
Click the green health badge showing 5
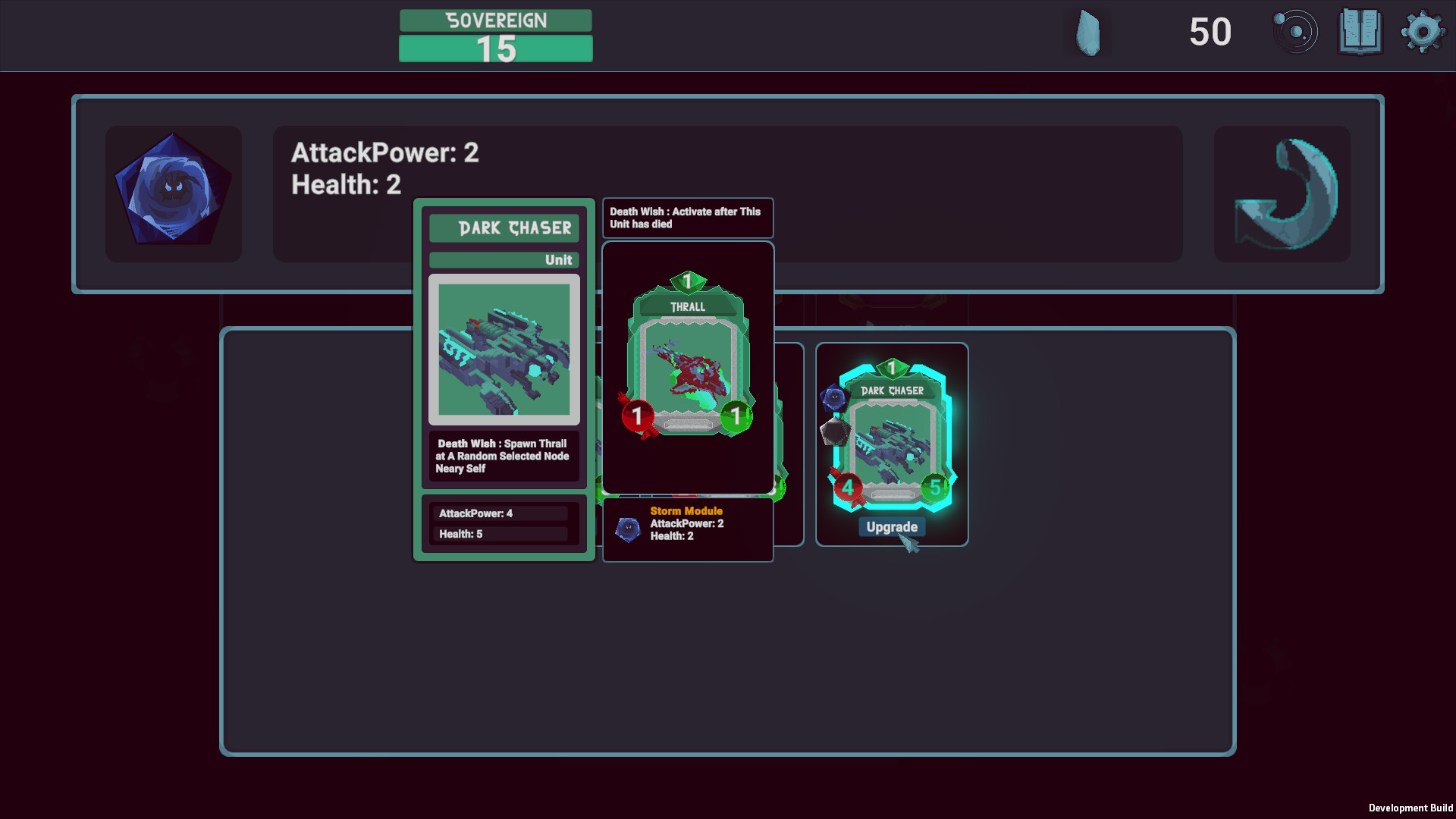pyautogui.click(x=934, y=486)
